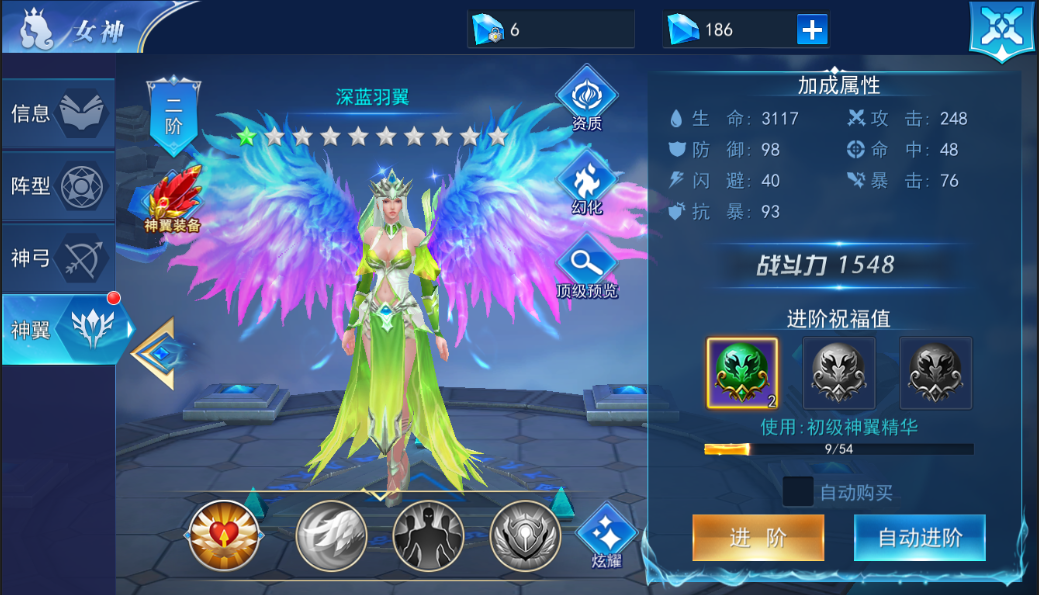Select the grey shield emblem skill icon

(525, 535)
